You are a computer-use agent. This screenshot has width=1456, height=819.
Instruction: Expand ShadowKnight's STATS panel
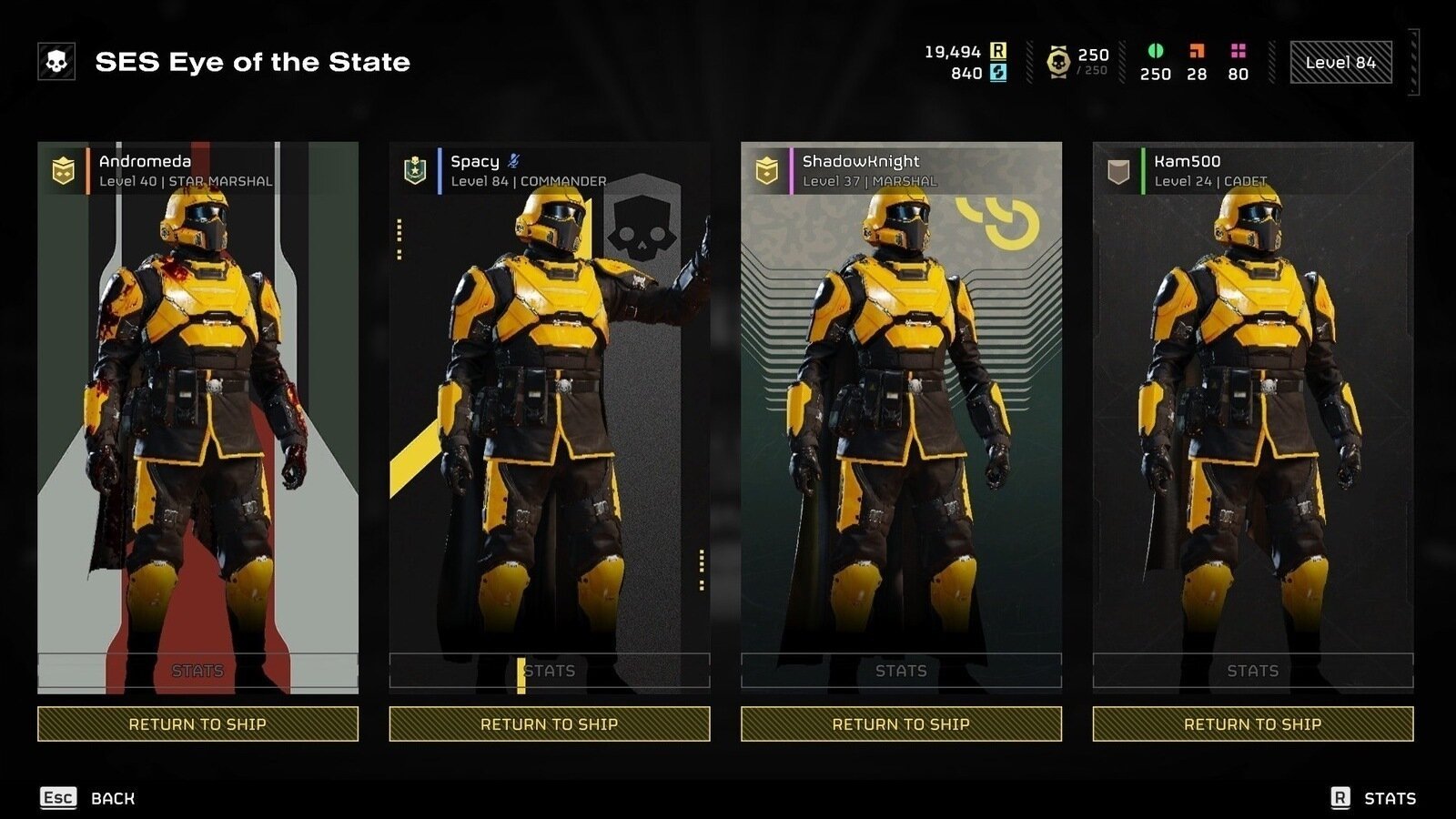(x=901, y=671)
